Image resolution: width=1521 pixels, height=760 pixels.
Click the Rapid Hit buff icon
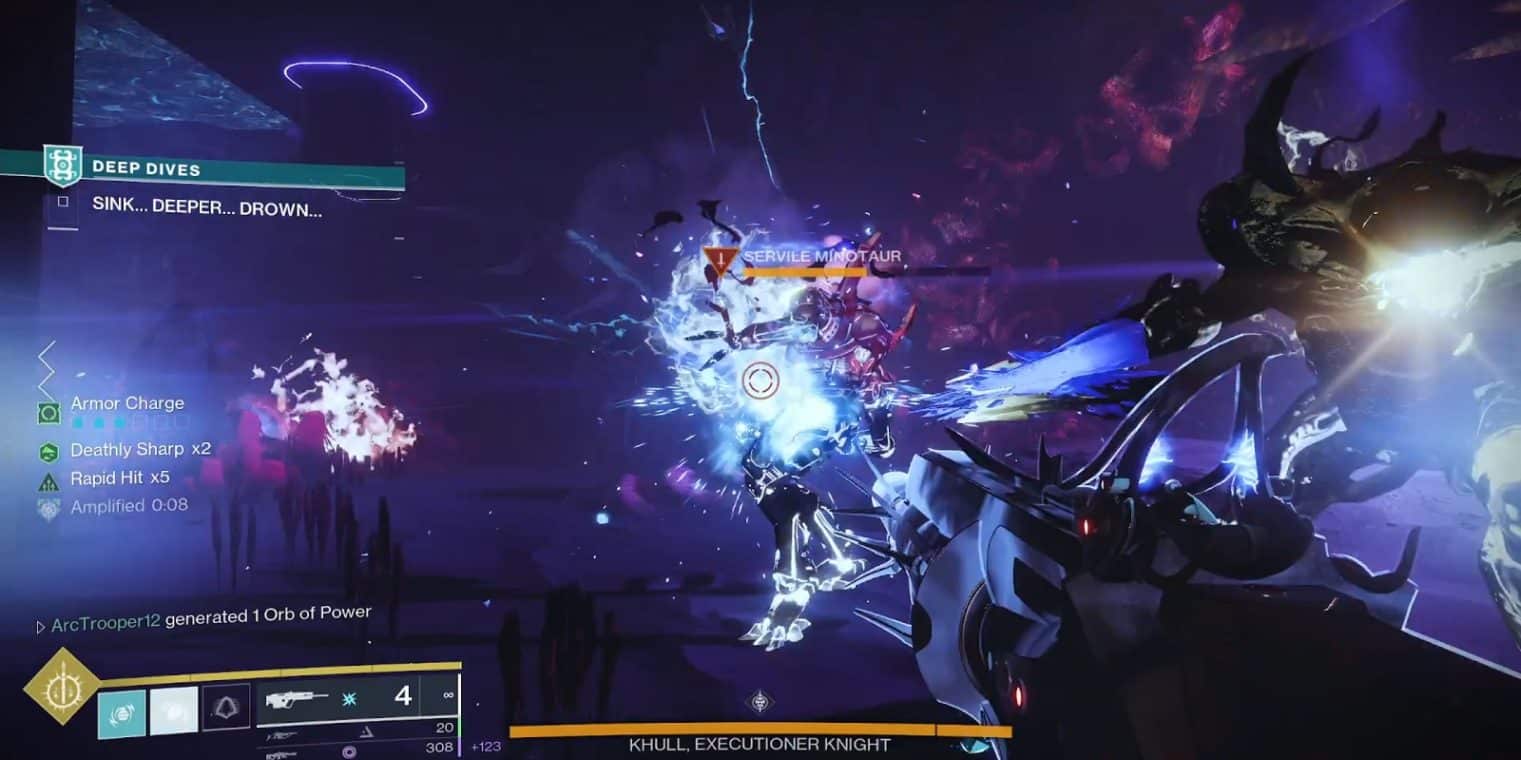49,480
